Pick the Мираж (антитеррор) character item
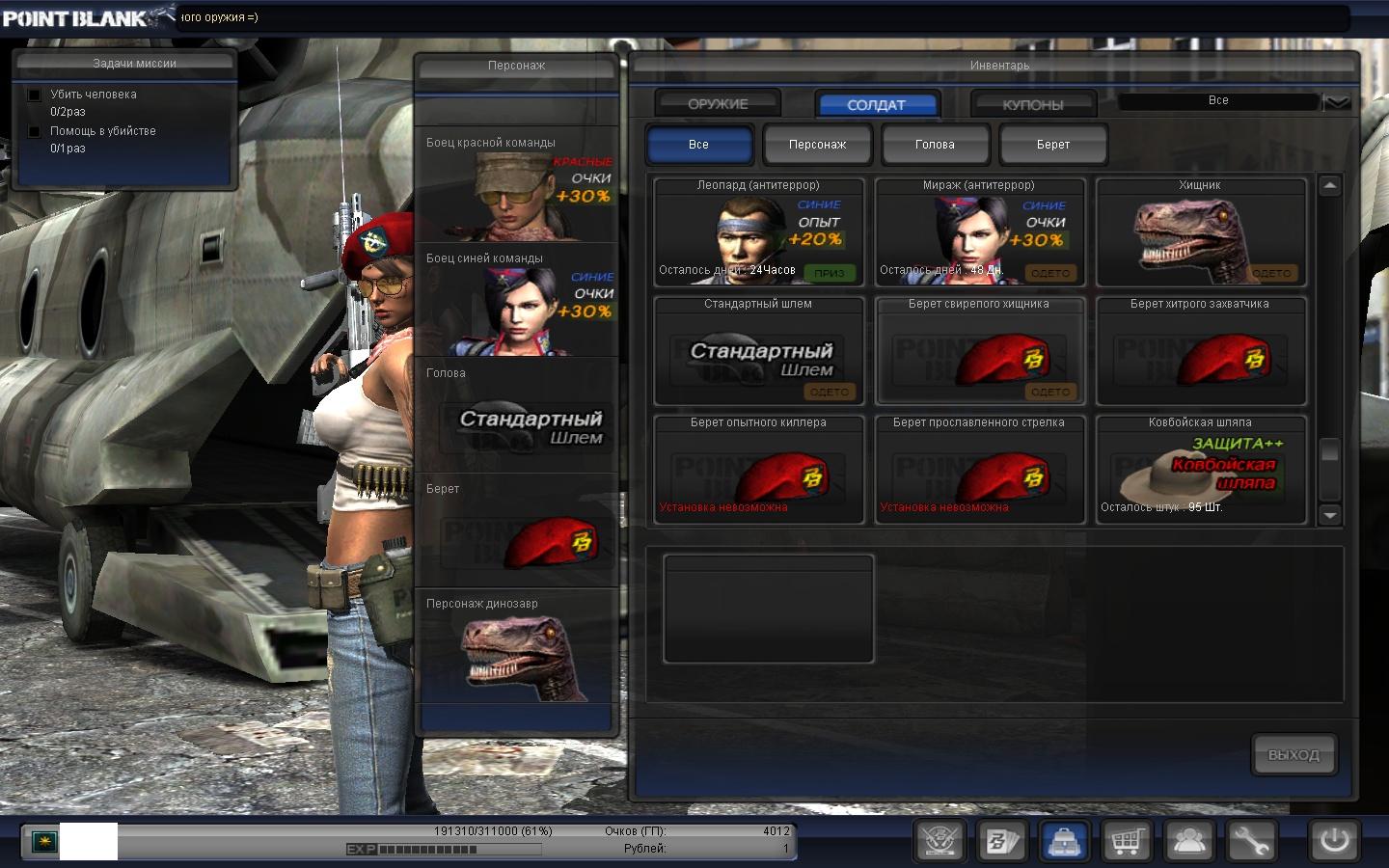Screen dimensions: 1389x868 click(979, 232)
